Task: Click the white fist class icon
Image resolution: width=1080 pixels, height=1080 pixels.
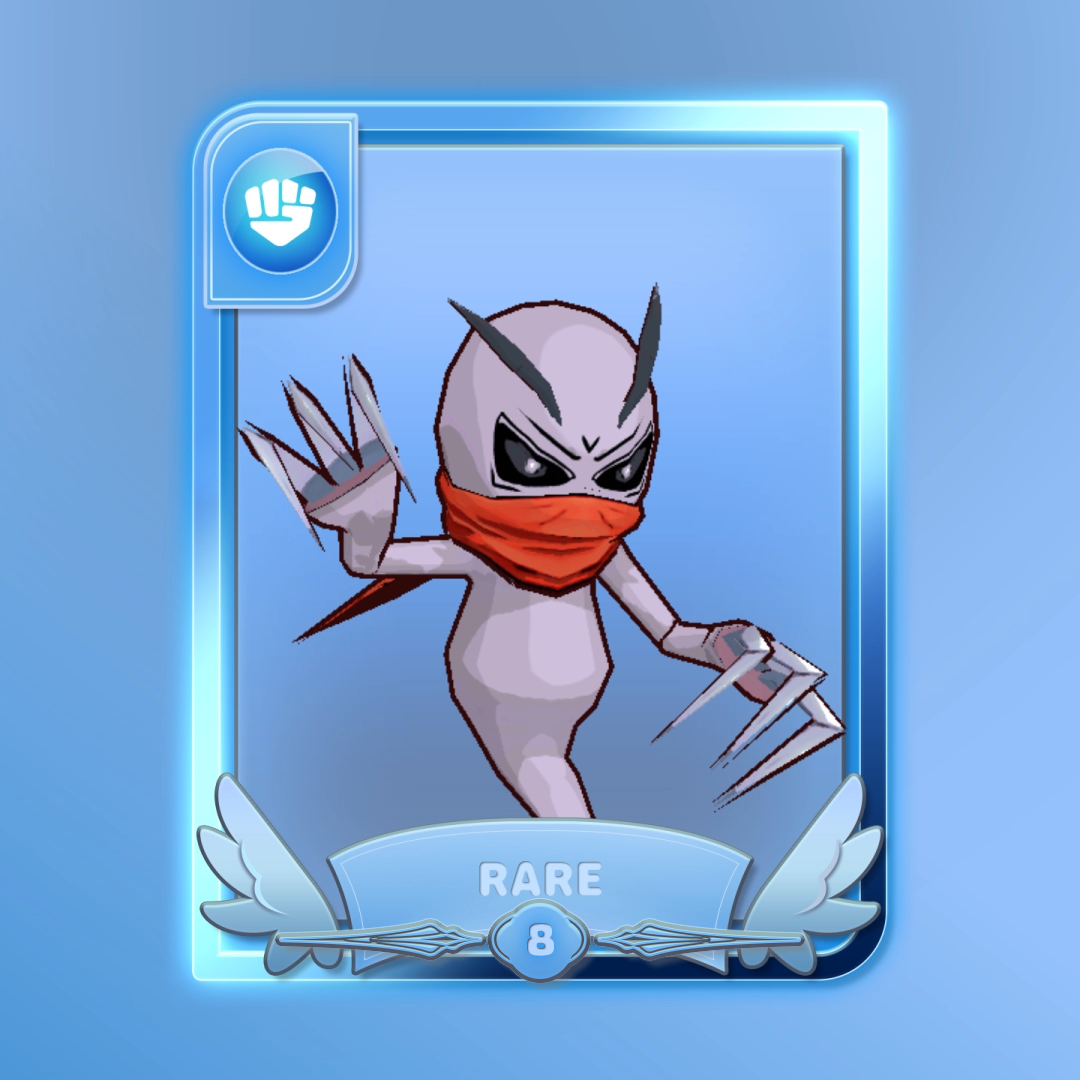Action: (x=281, y=211)
